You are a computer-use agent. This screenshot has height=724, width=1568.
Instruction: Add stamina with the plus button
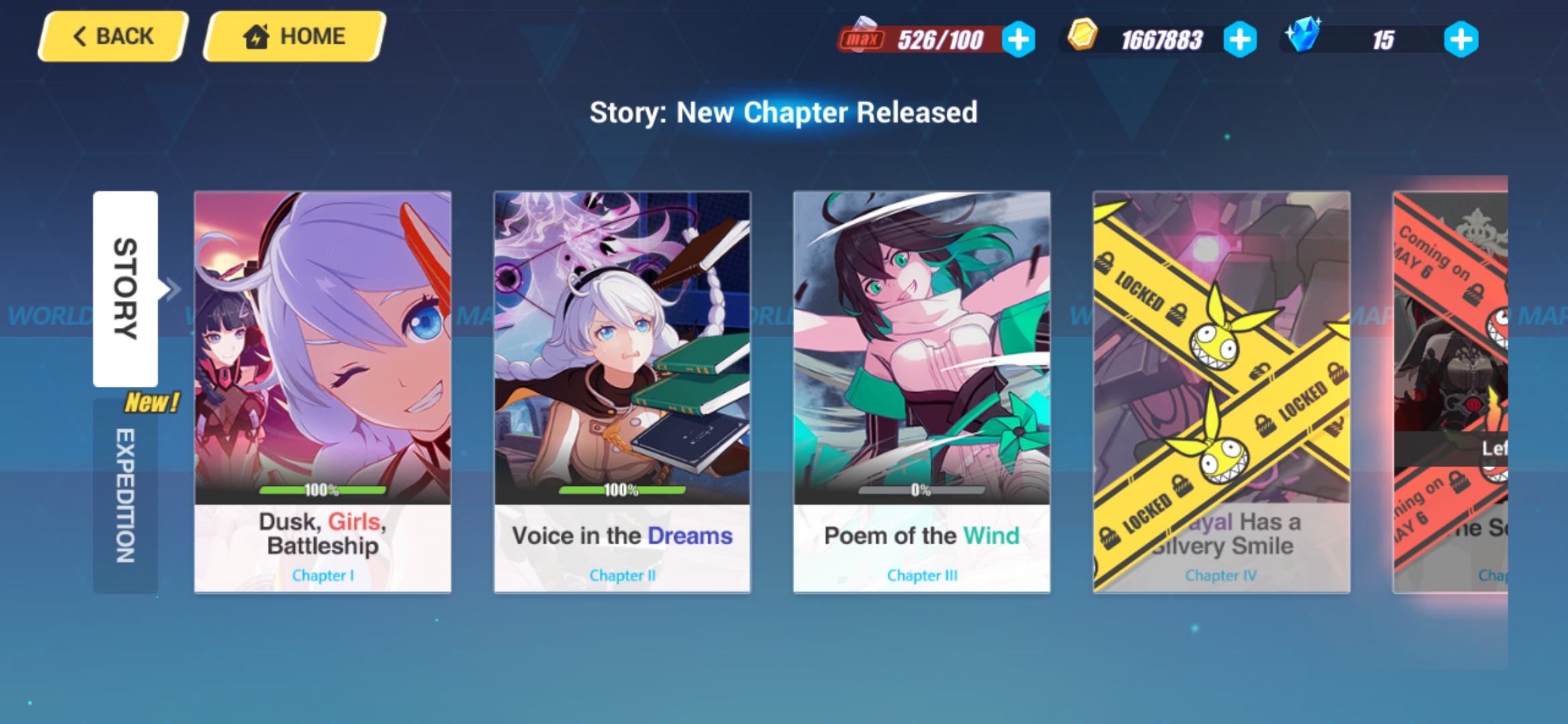tap(1019, 40)
